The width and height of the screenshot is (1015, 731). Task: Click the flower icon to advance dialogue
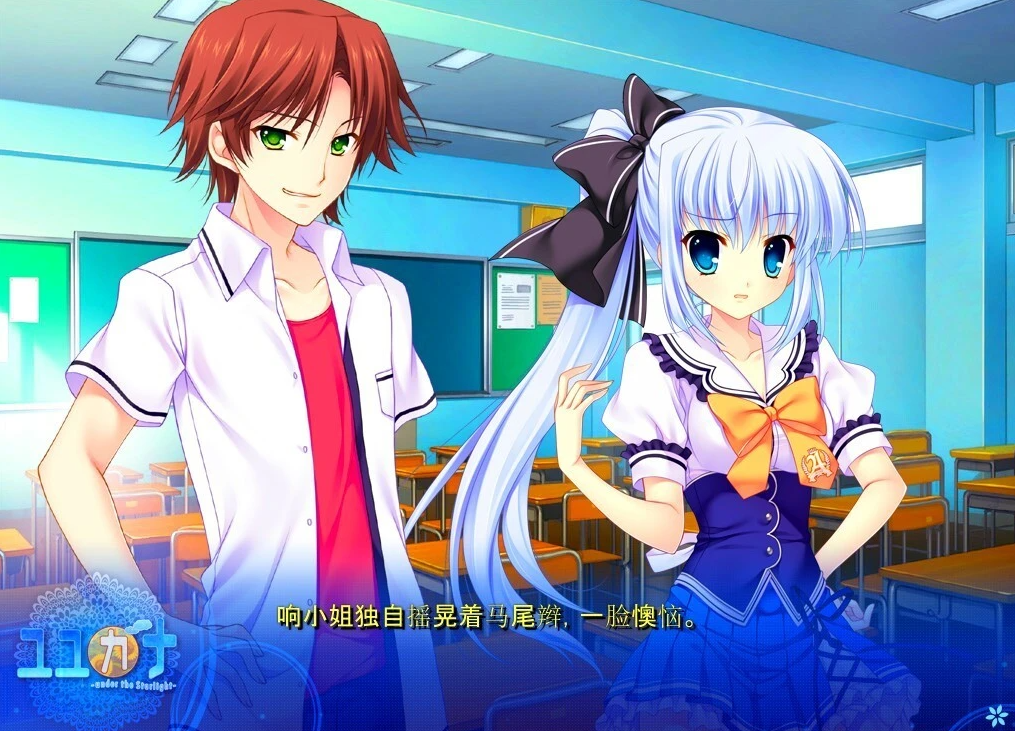click(995, 713)
